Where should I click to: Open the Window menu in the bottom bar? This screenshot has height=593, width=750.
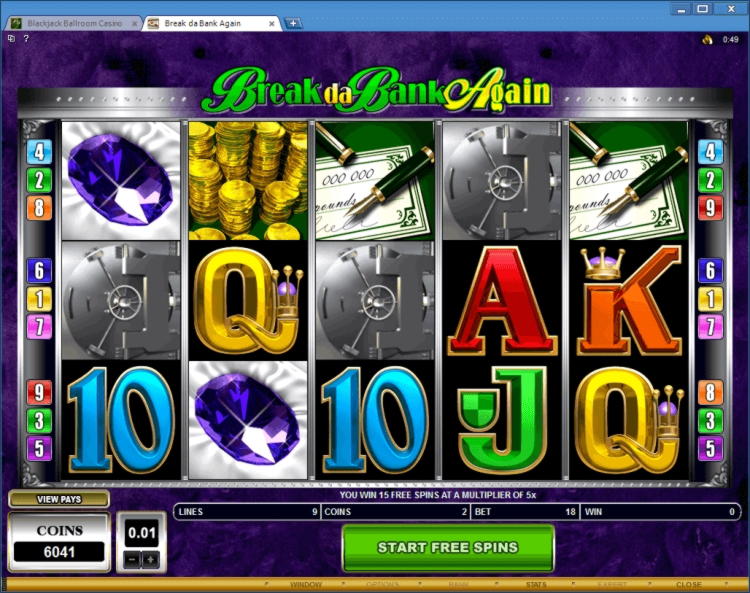[x=306, y=584]
